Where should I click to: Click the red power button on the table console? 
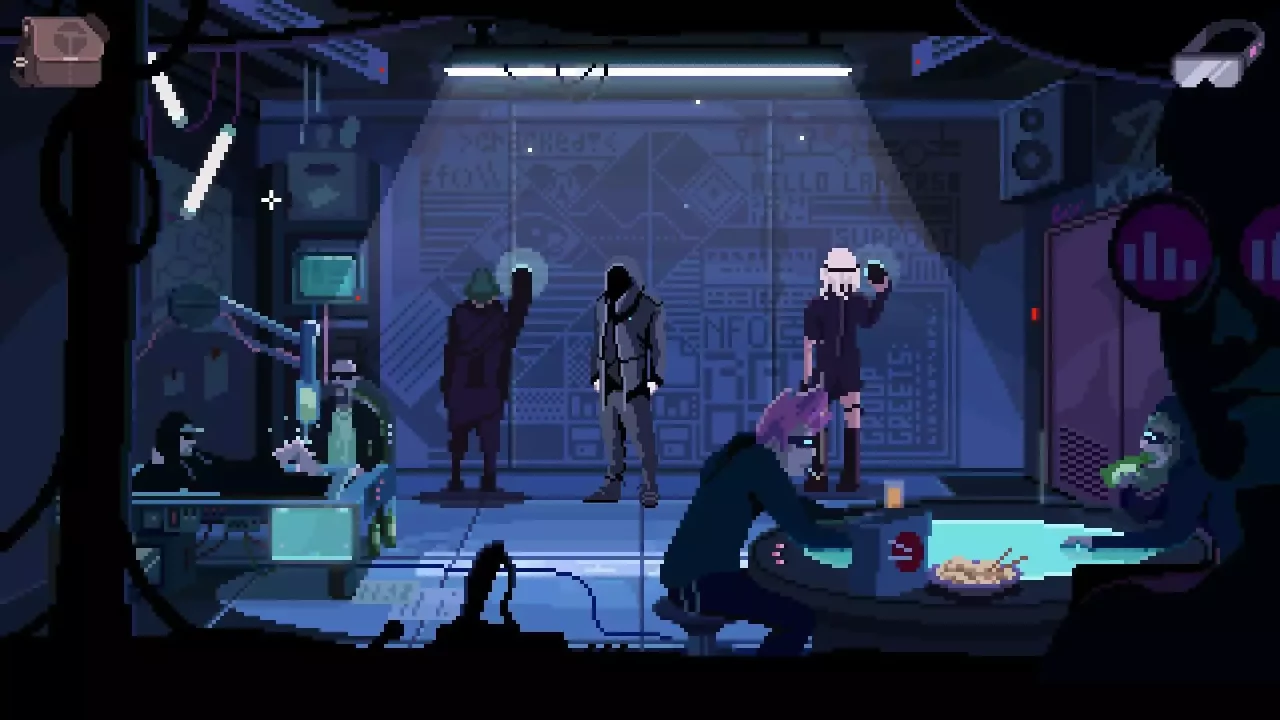[905, 548]
